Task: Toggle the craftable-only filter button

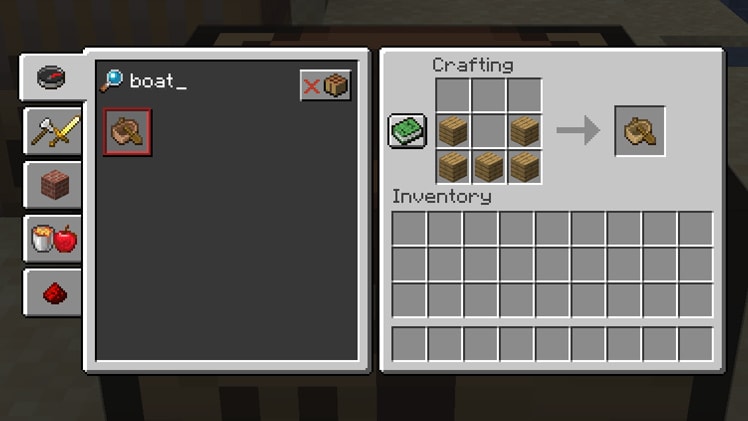Action: [326, 85]
